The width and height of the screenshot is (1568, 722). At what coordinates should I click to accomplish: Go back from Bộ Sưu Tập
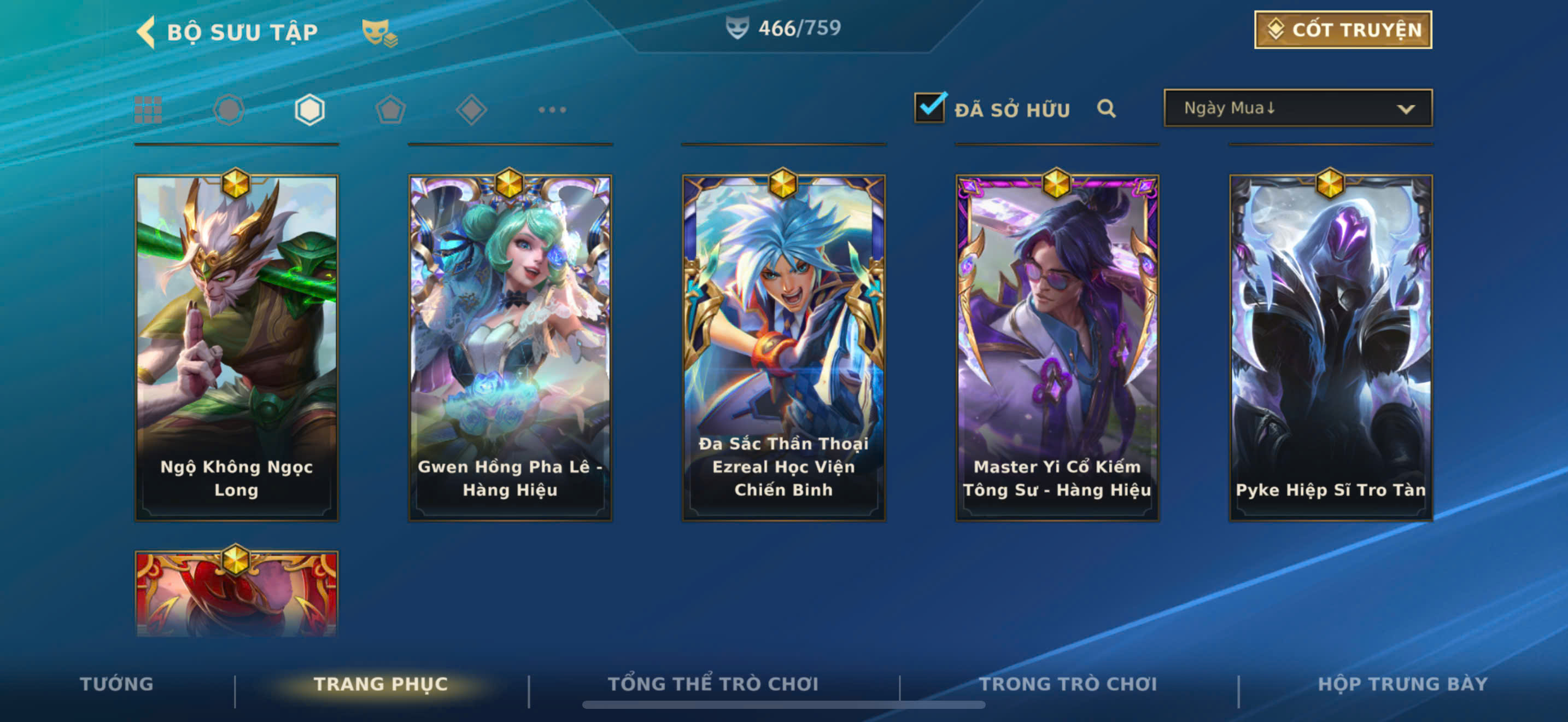pyautogui.click(x=147, y=32)
